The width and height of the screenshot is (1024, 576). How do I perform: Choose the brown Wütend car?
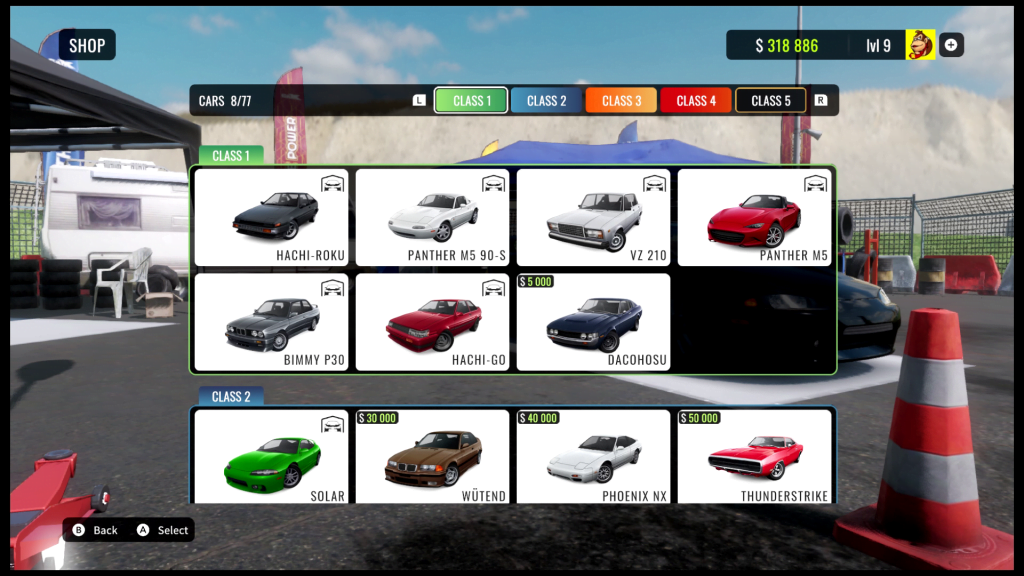[433, 456]
